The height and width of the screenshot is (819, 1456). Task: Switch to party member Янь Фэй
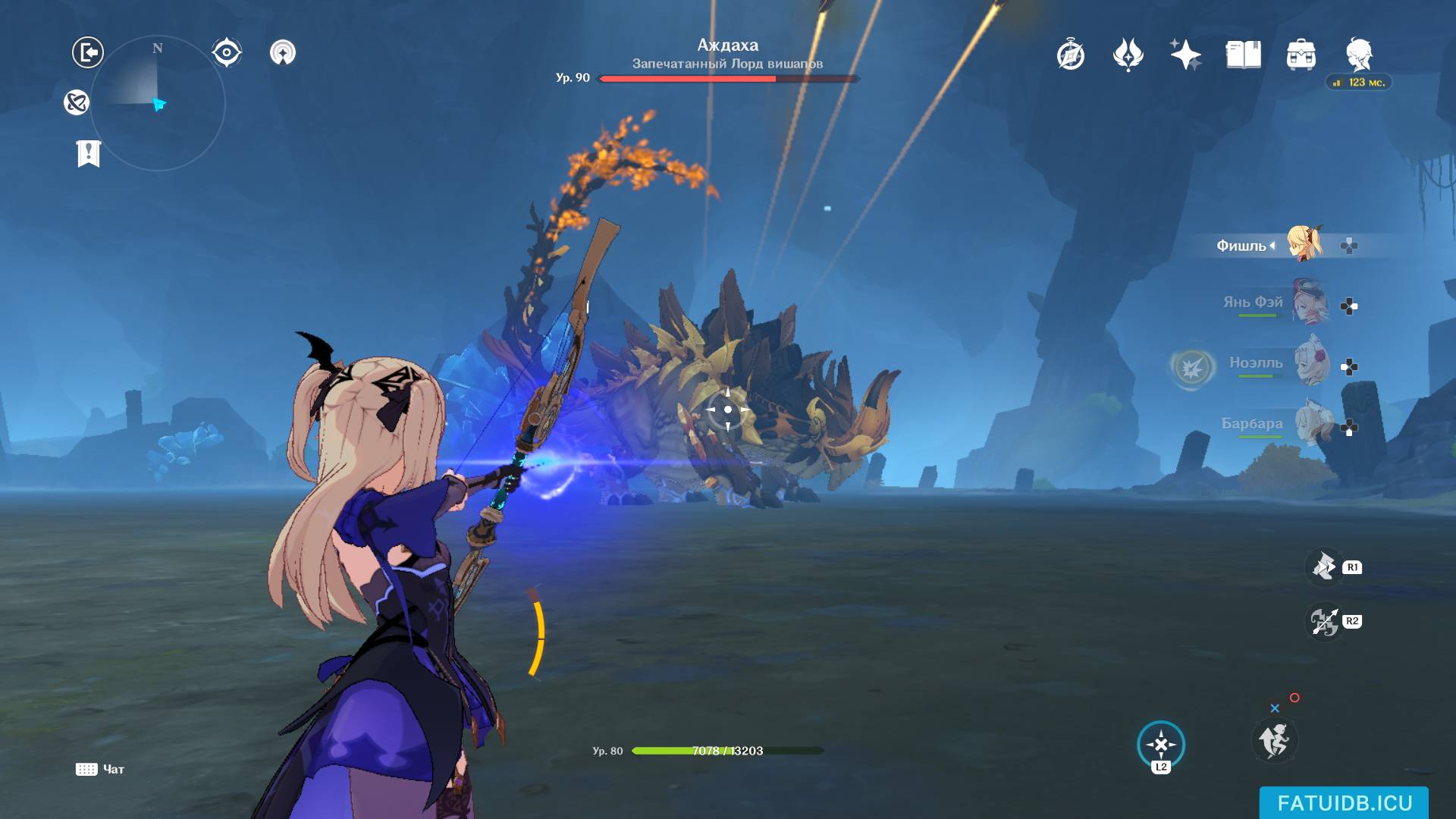point(1310,302)
